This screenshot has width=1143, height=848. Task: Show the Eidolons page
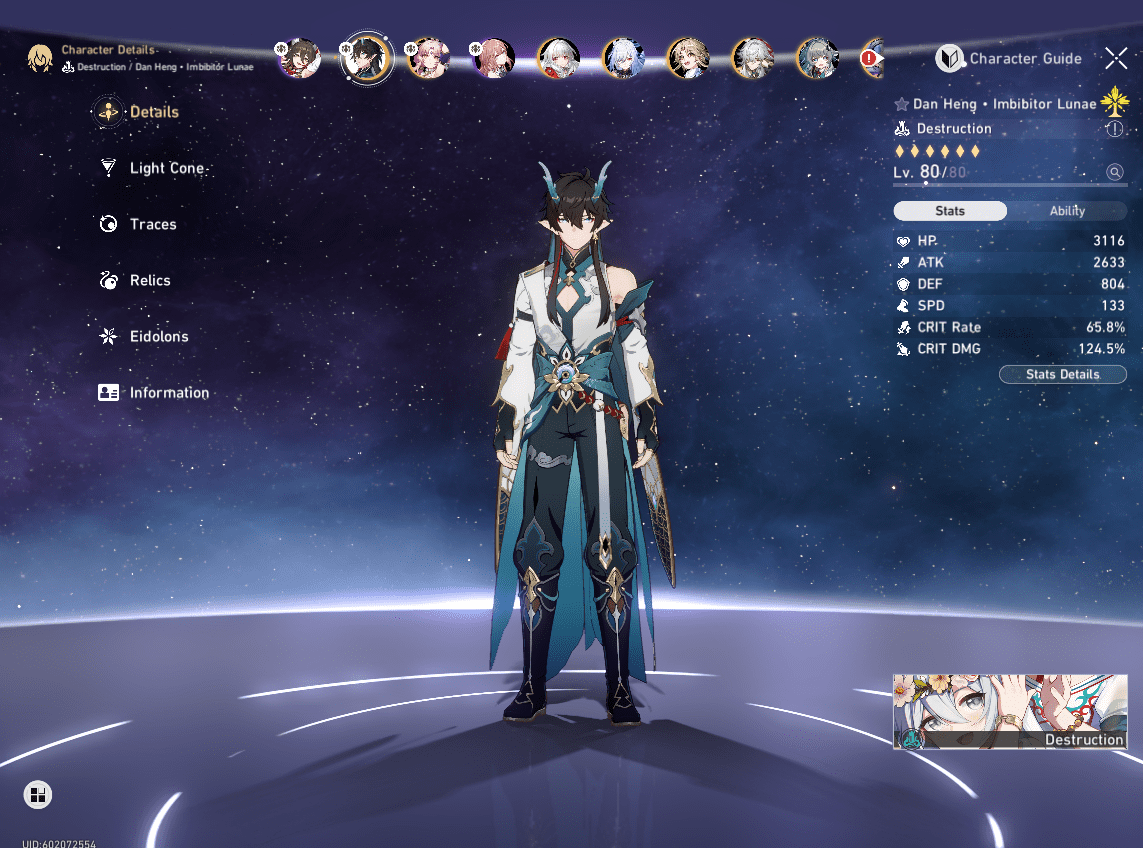[x=158, y=337]
